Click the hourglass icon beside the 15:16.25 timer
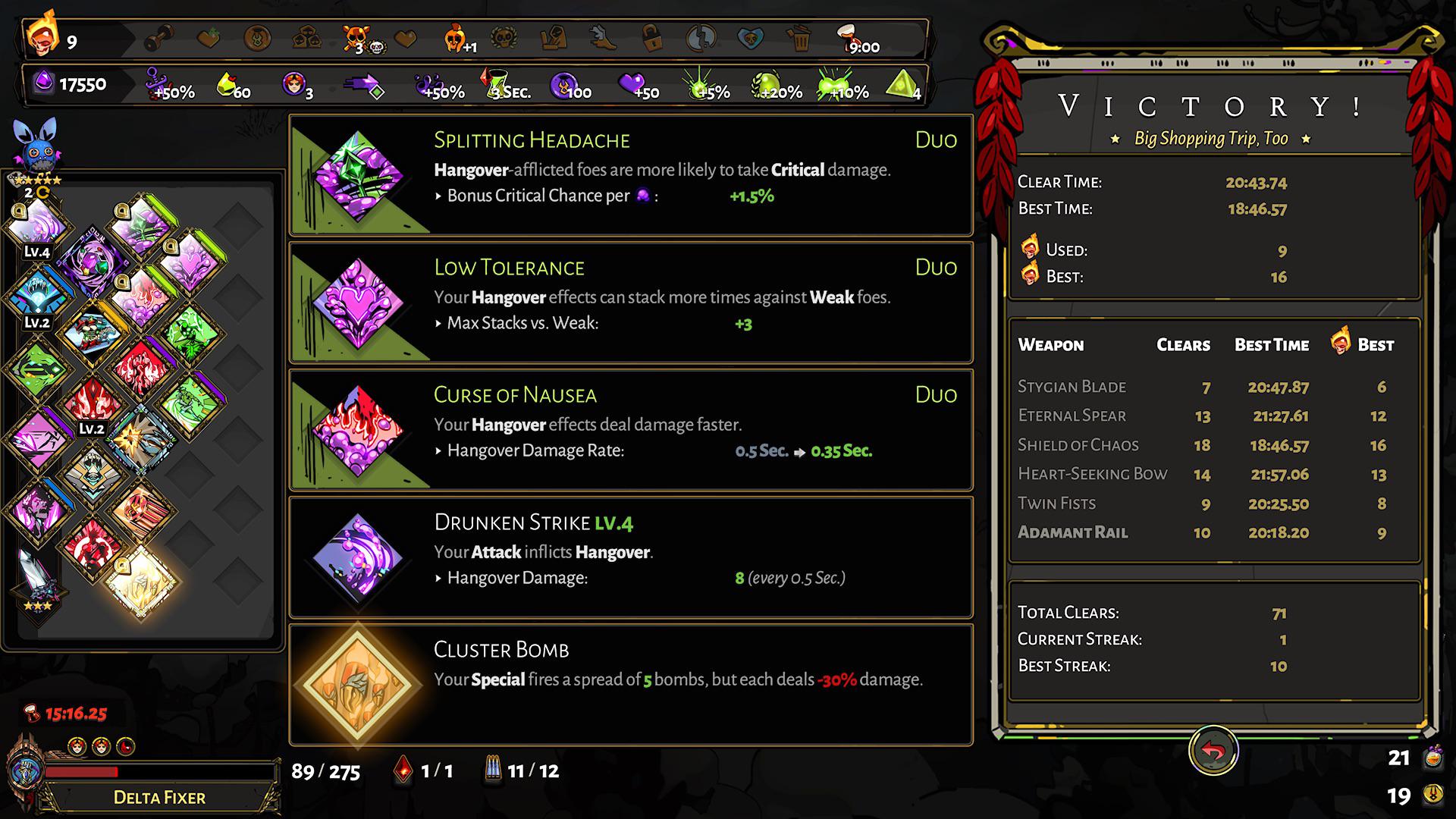 [x=30, y=713]
